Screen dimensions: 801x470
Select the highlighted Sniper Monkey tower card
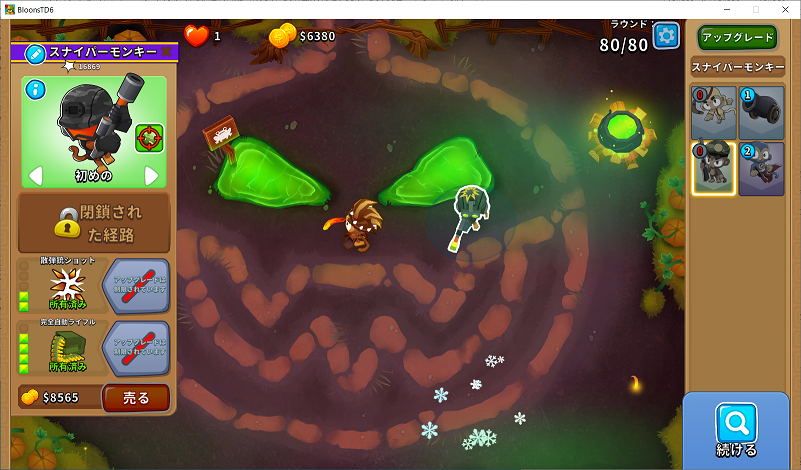click(714, 168)
